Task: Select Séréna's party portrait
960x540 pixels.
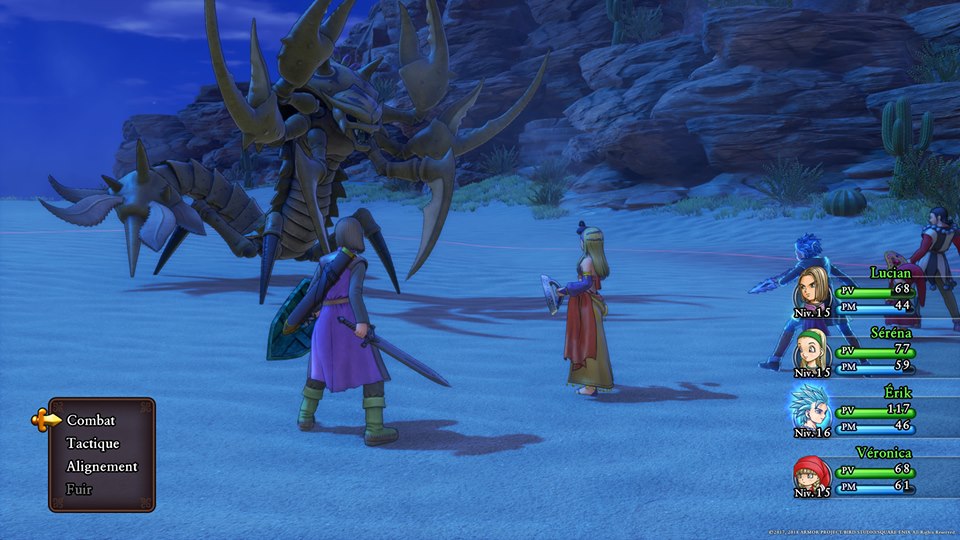Action: coord(812,350)
